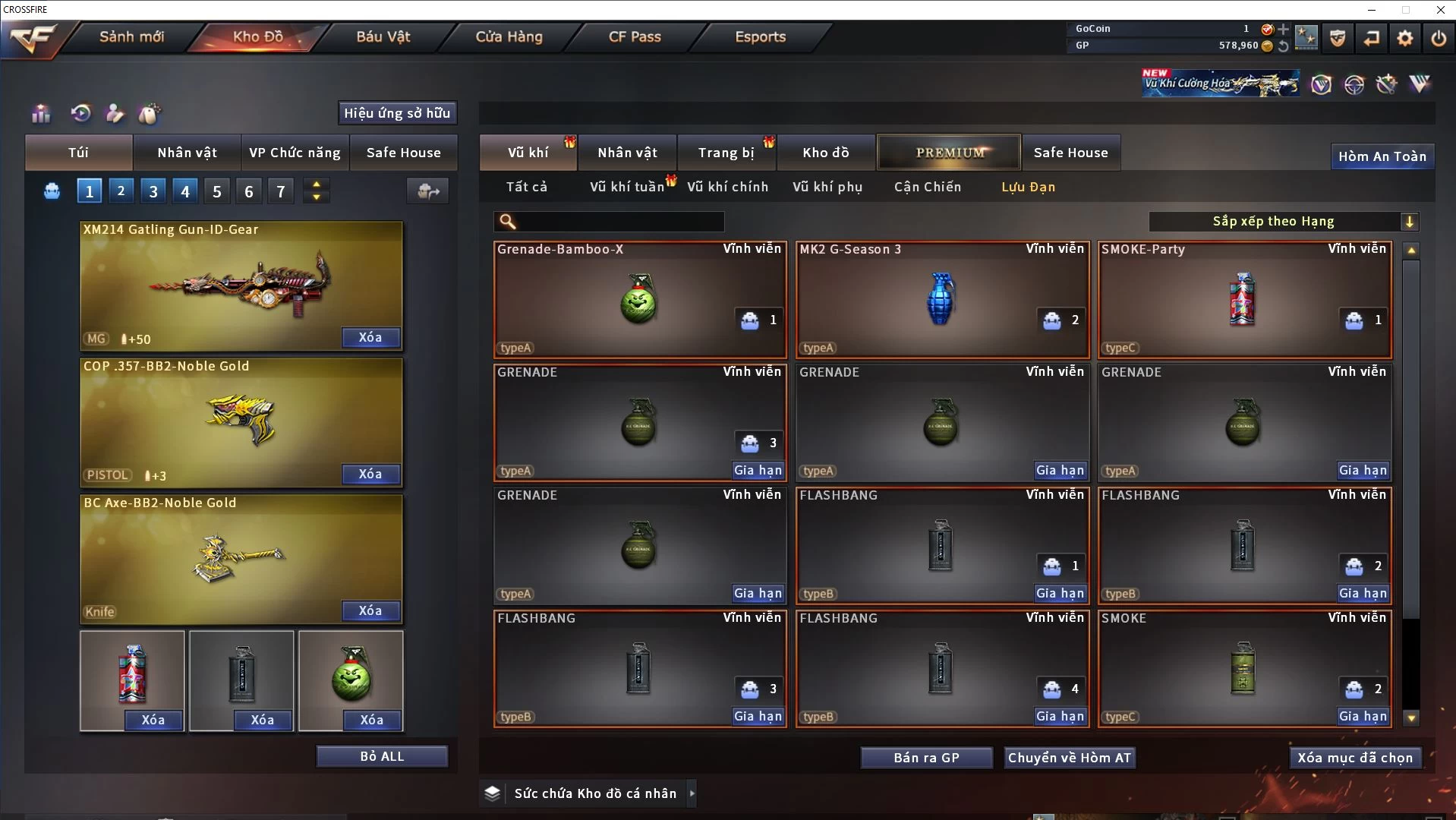Viewport: 1456px width, 820px height.
Task: Open settings via the gear icon
Action: (1404, 37)
